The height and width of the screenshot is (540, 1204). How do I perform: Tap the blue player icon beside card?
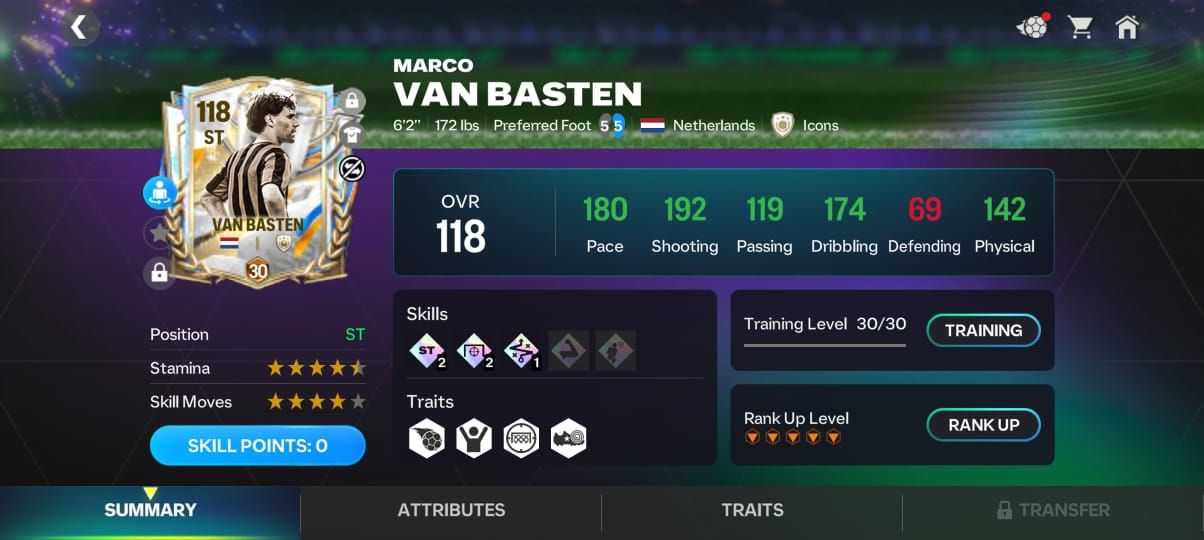pos(159,193)
